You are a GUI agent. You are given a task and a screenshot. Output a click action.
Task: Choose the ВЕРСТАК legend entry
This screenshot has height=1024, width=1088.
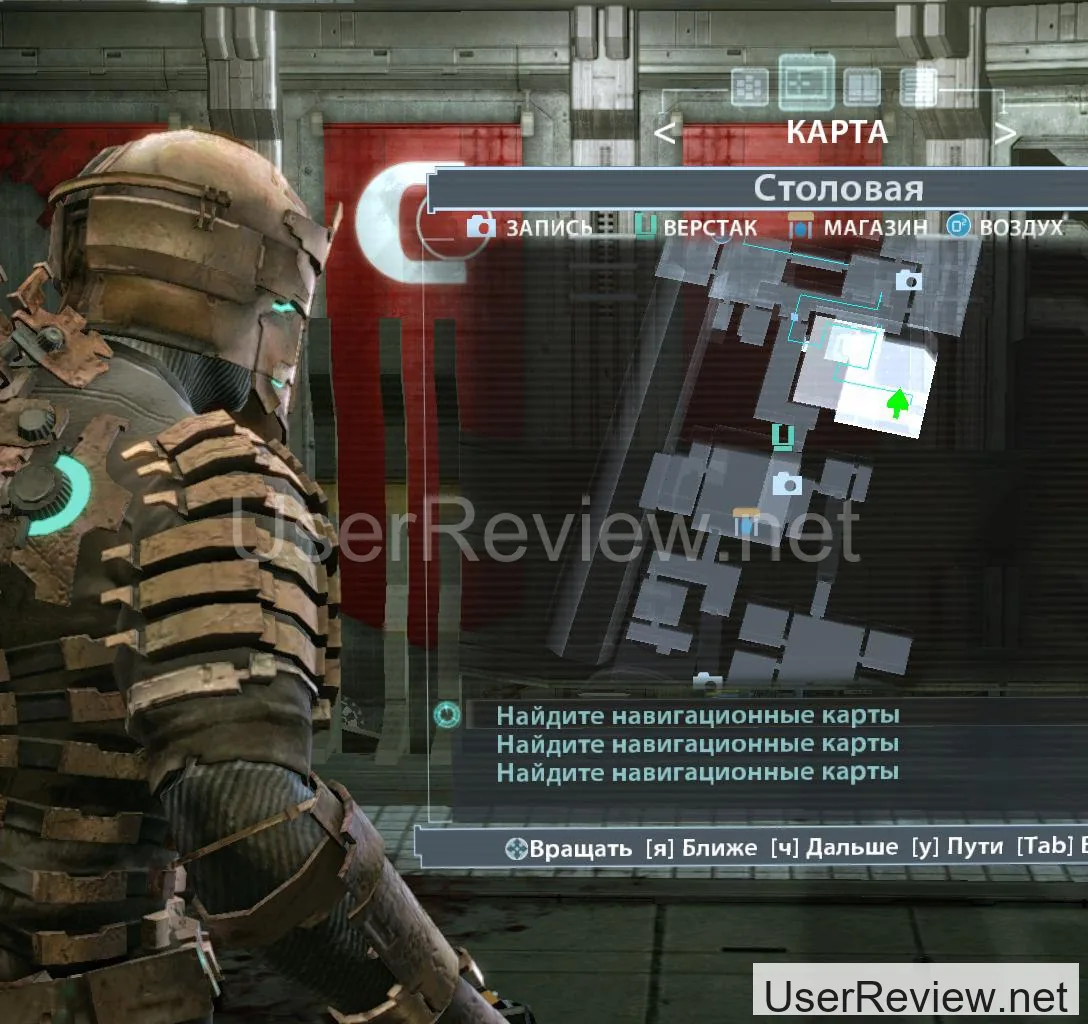pos(696,227)
